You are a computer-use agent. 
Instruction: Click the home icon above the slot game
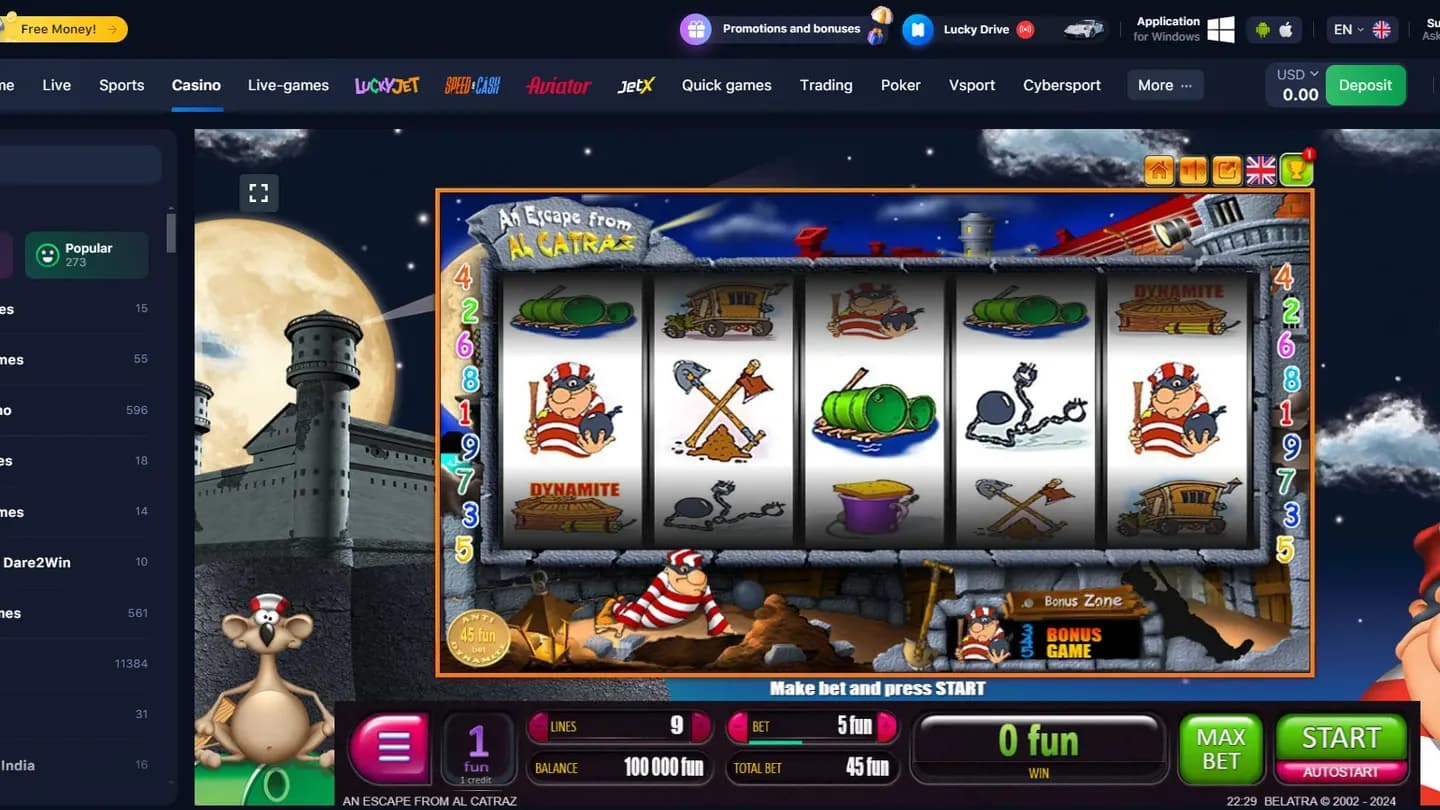point(1158,170)
